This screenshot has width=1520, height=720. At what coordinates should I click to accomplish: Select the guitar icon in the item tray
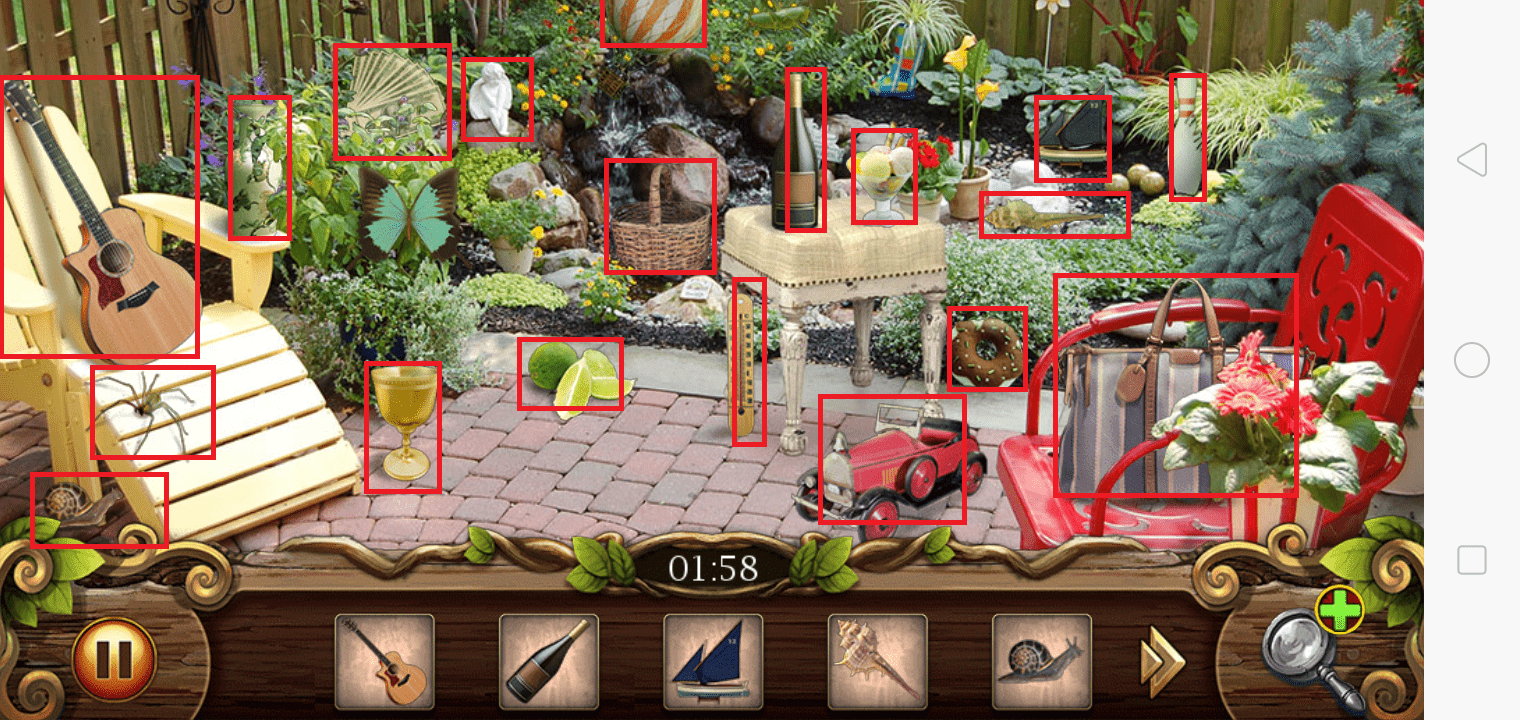point(384,662)
